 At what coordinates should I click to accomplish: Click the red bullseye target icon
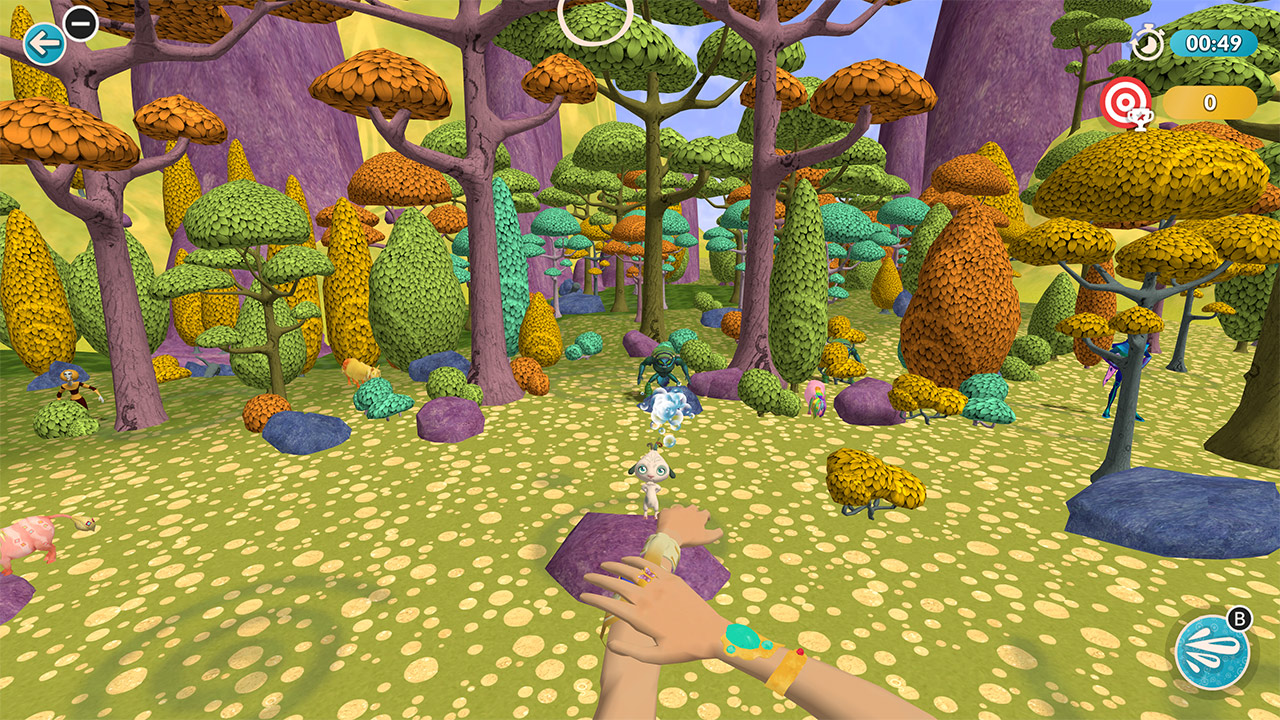1128,102
